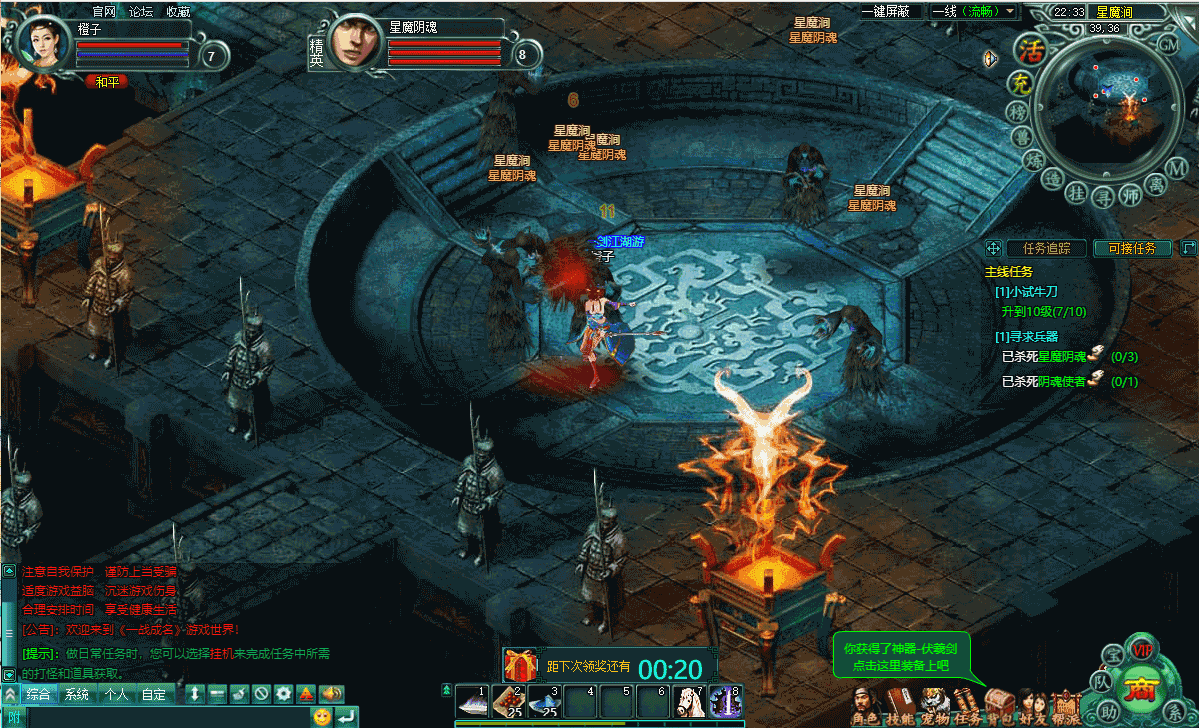Open the 好友 friends list

click(x=1033, y=705)
